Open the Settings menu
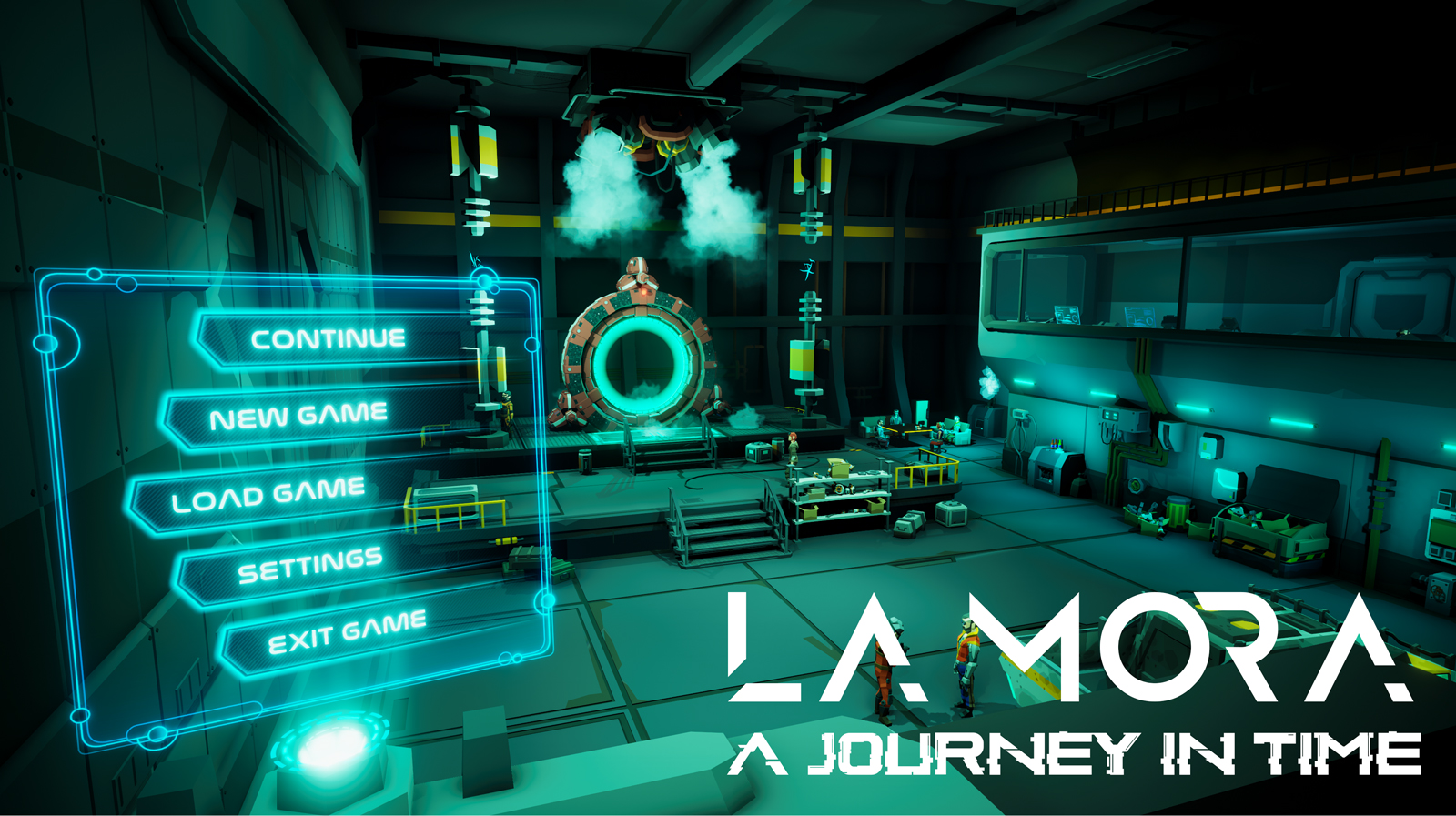The height and width of the screenshot is (816, 1456). pos(311,564)
